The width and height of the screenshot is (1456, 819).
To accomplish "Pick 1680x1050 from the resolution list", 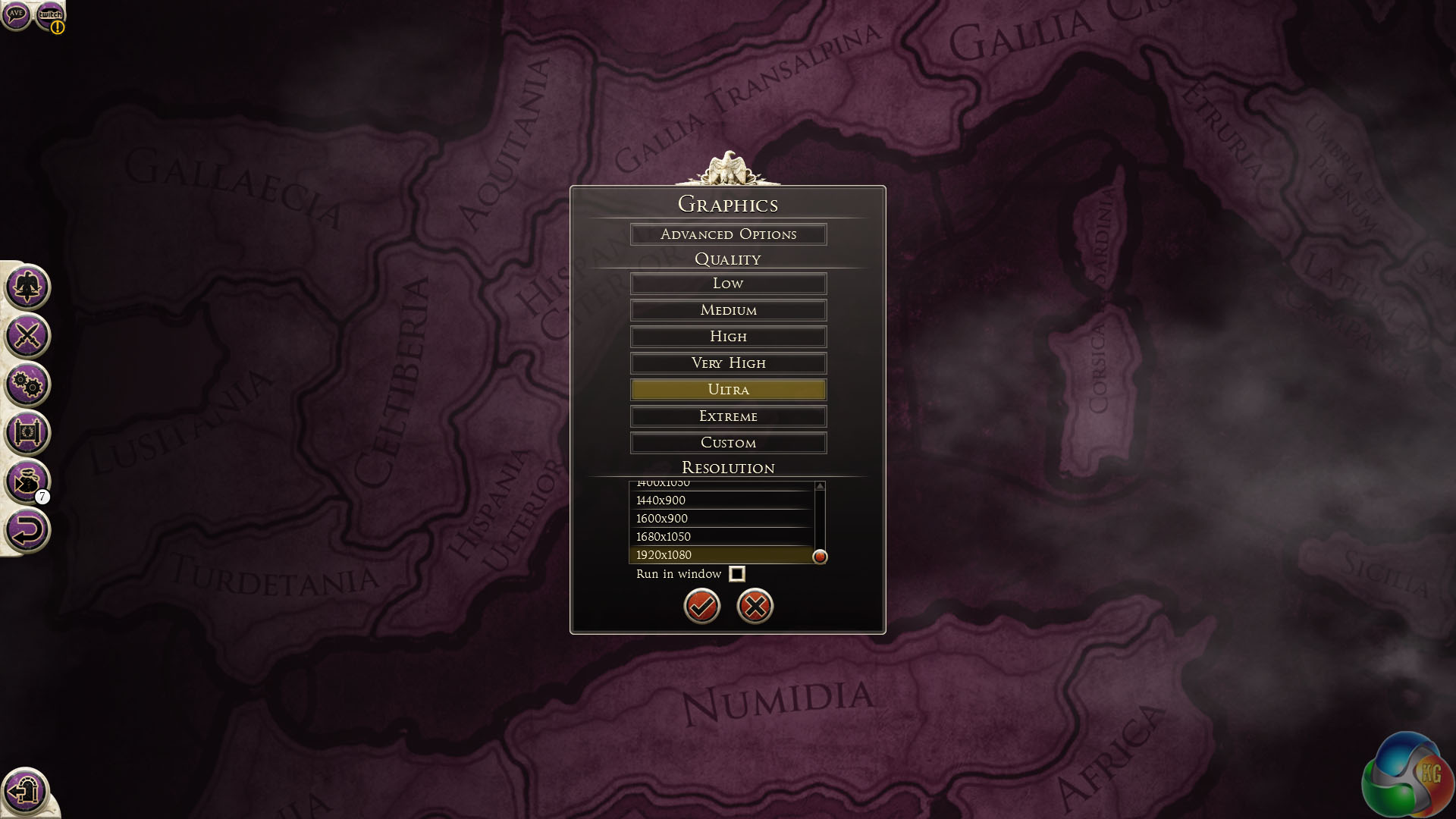I will point(720,537).
